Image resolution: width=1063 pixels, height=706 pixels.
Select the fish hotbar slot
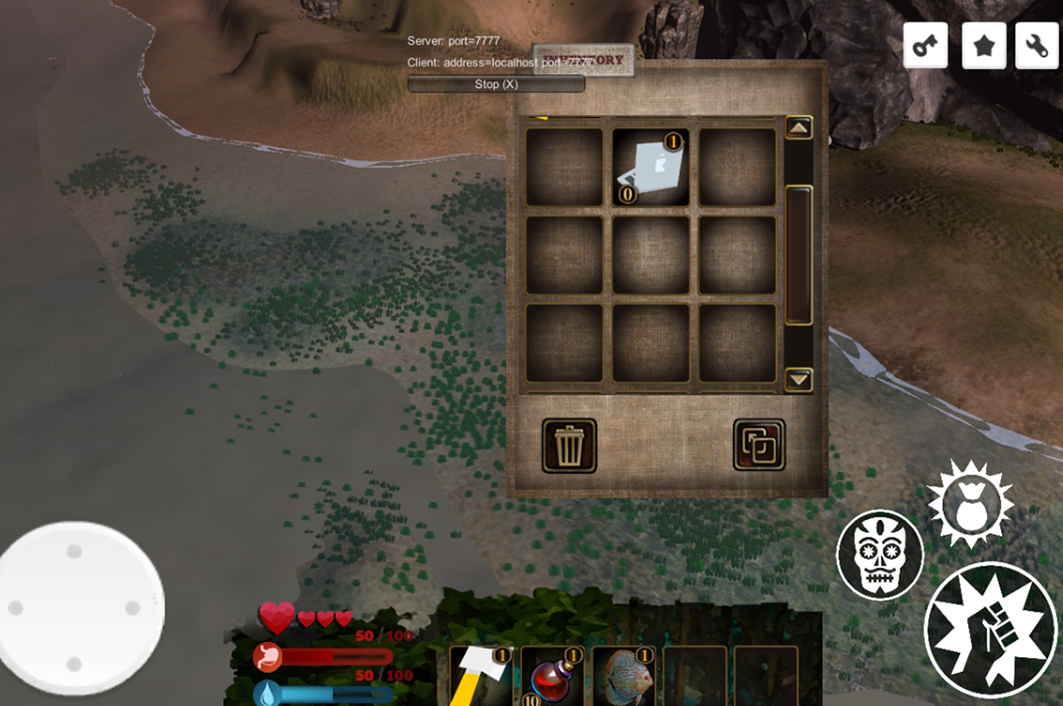pyautogui.click(x=623, y=676)
